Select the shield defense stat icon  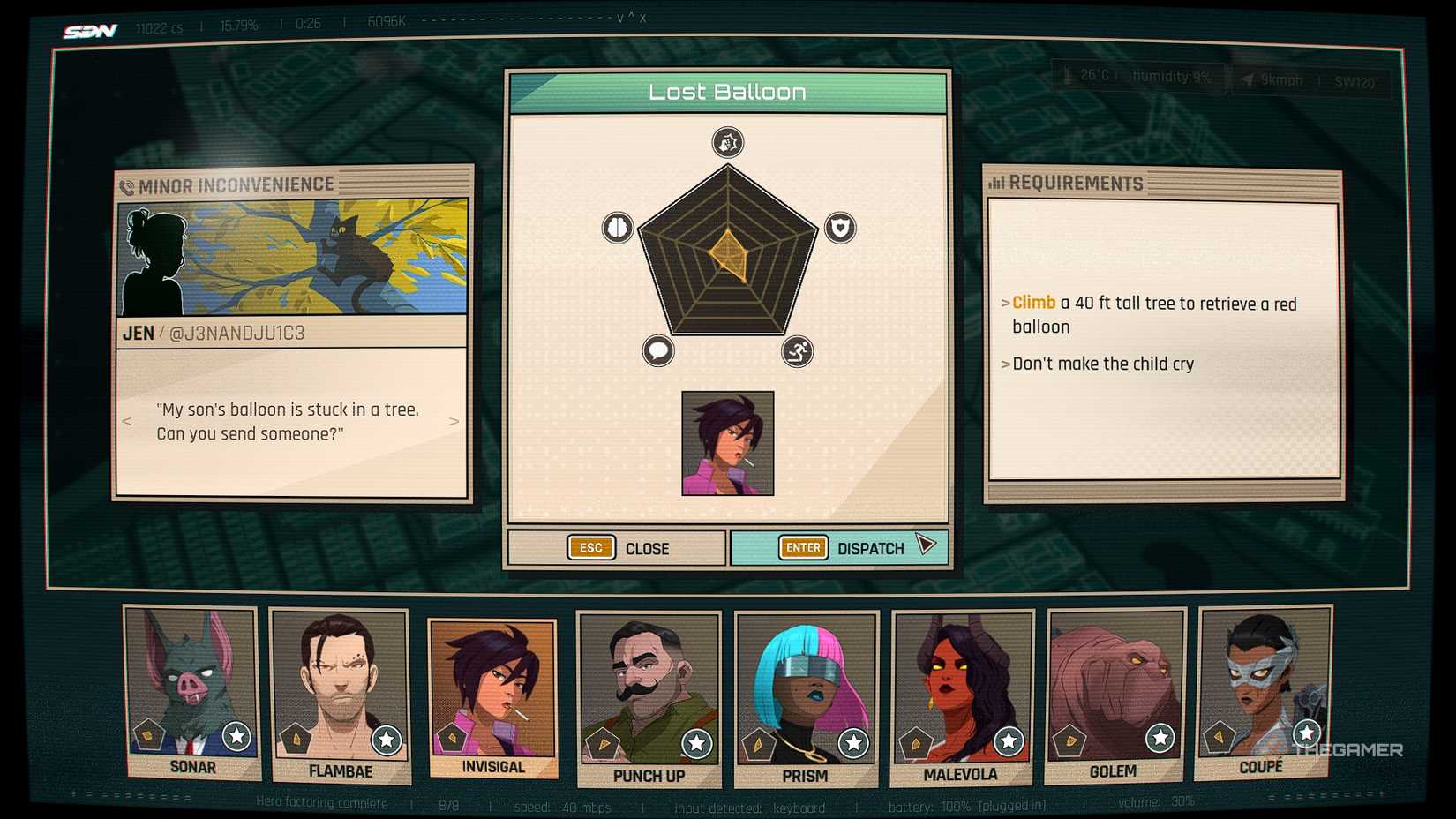click(839, 228)
